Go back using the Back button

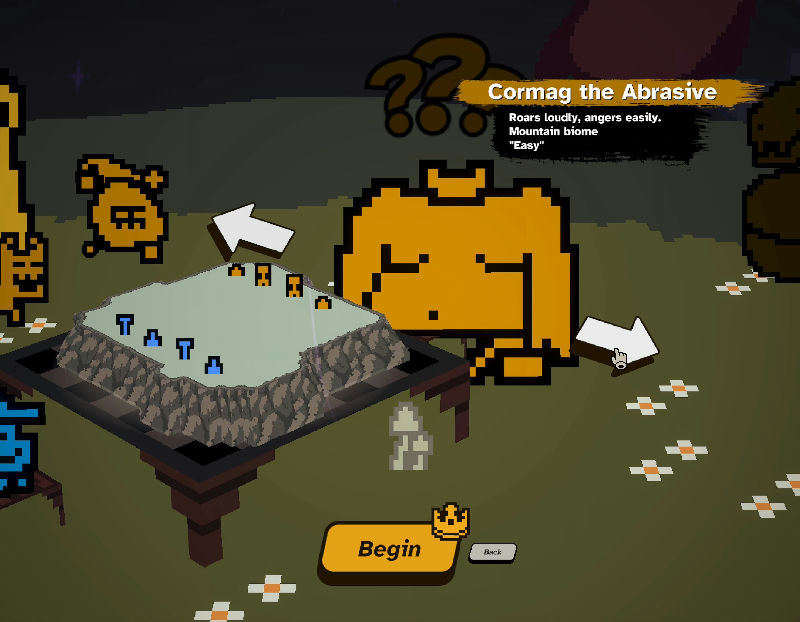coord(492,552)
